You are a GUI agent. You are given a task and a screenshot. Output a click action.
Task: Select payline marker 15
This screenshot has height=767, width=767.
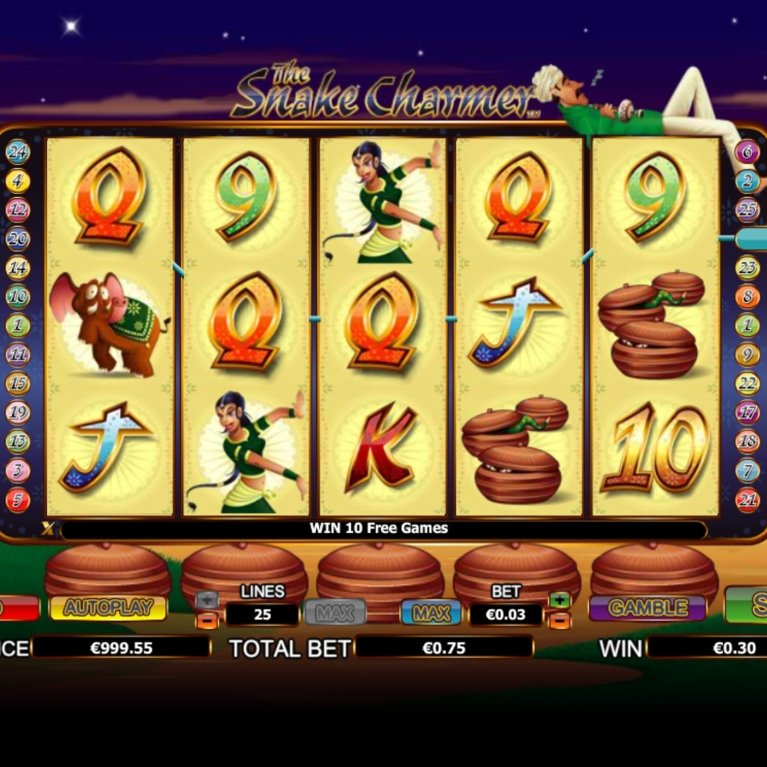(x=18, y=384)
